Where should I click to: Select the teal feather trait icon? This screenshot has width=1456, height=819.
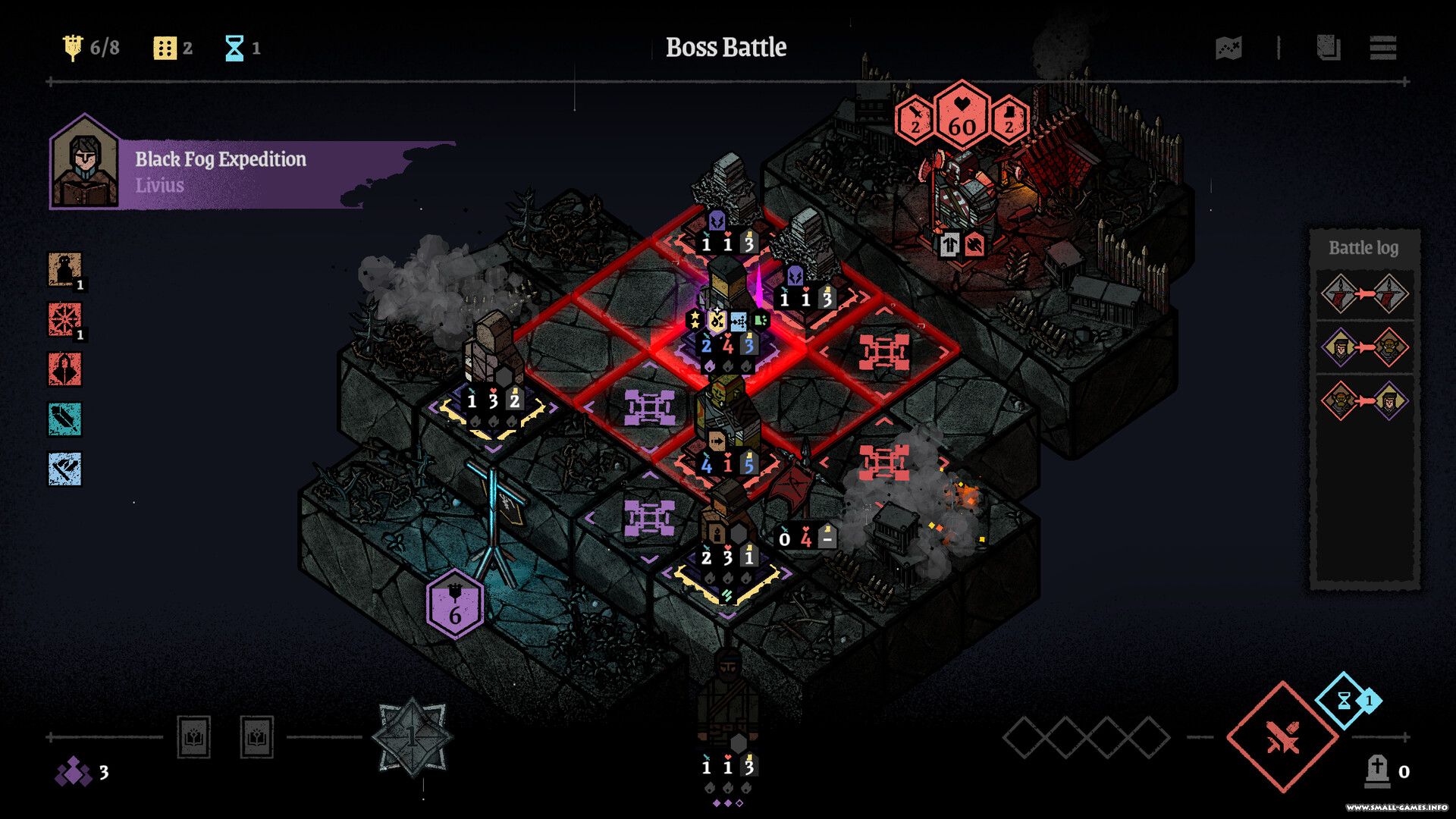pyautogui.click(x=65, y=419)
